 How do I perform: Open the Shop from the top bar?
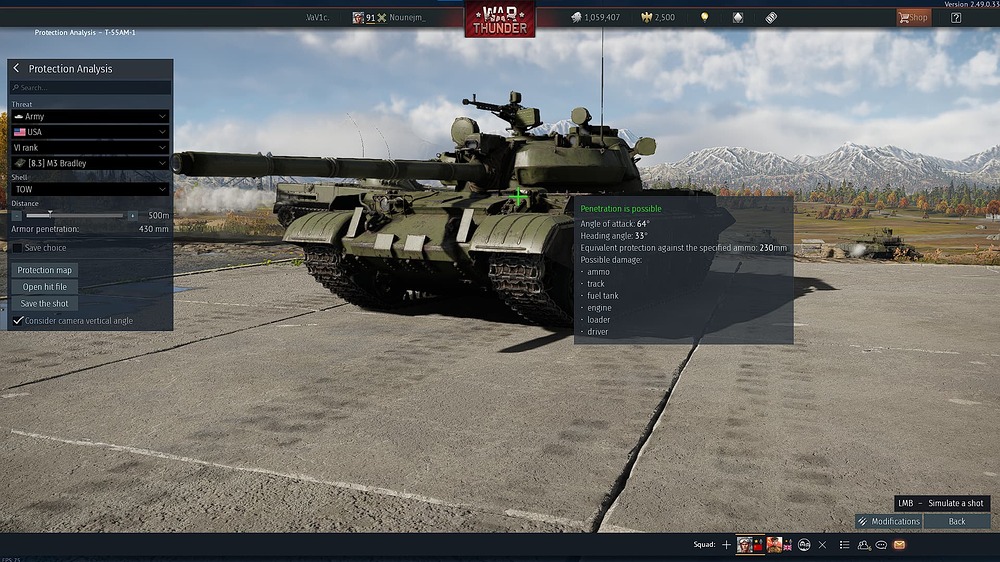[913, 17]
